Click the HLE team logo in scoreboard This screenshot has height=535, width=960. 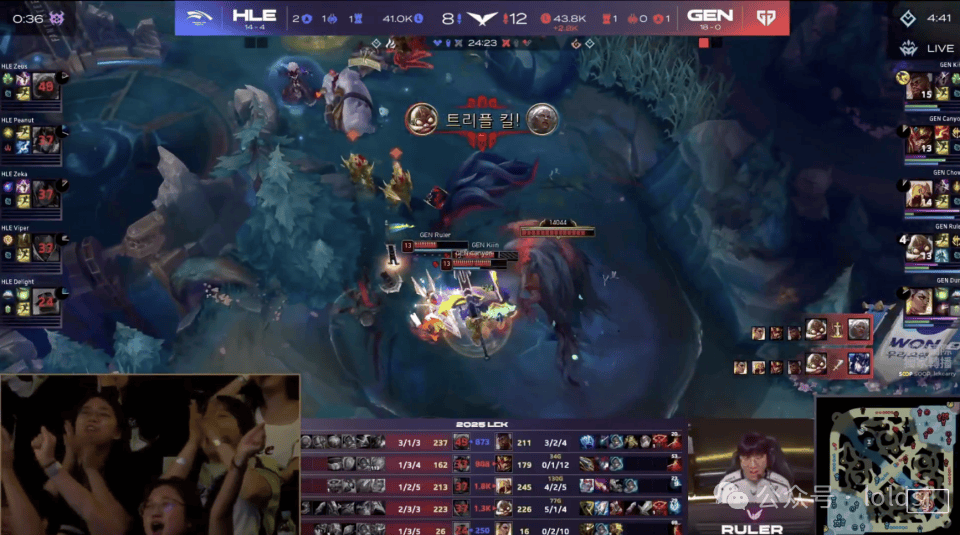coord(204,17)
